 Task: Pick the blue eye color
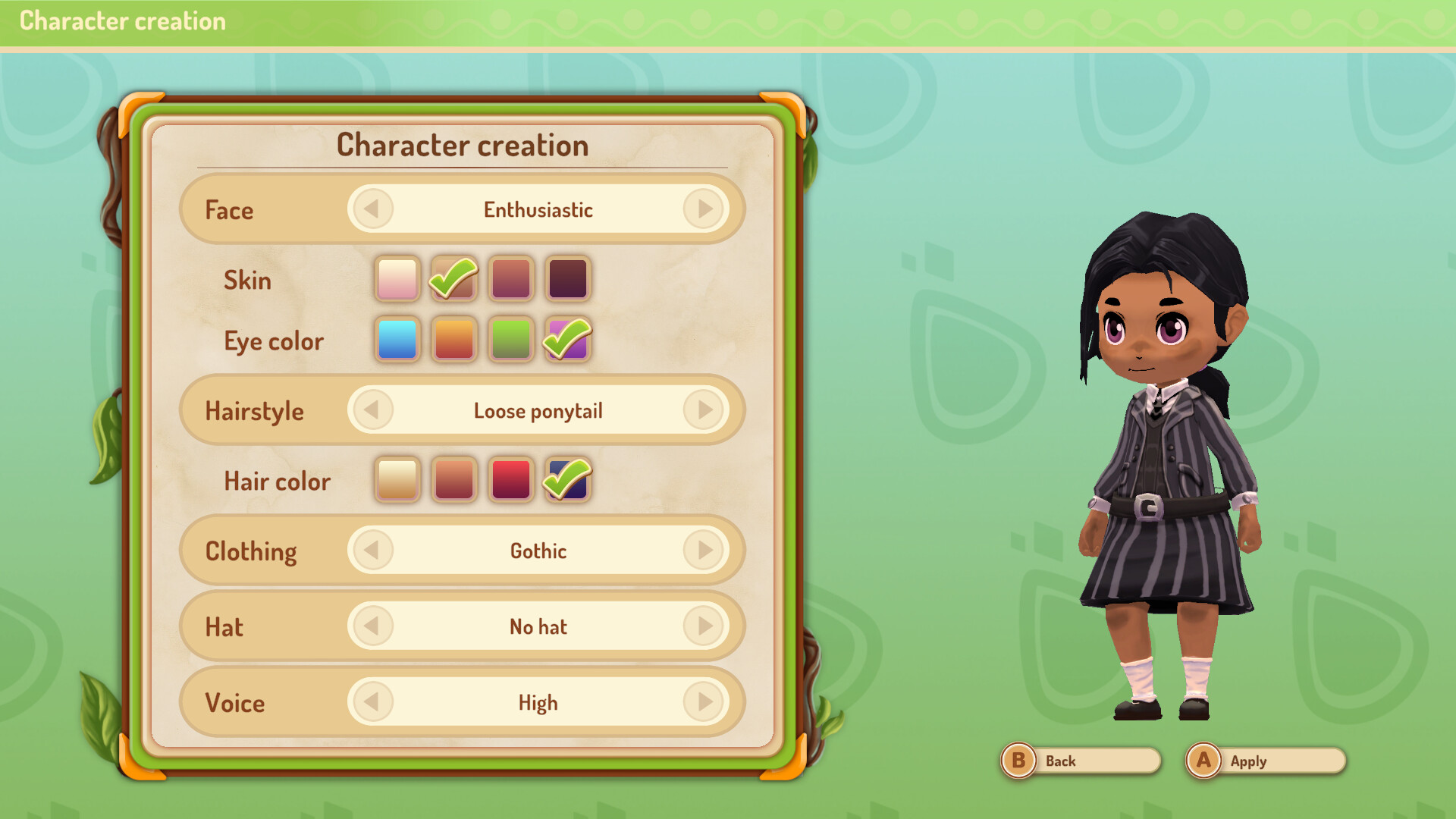(397, 339)
